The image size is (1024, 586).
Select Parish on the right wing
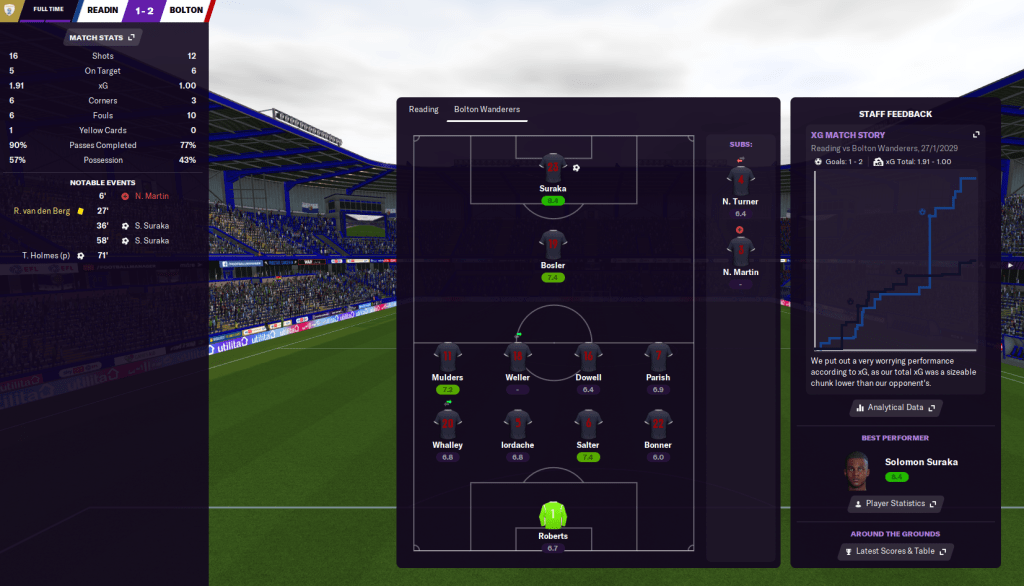tap(658, 356)
